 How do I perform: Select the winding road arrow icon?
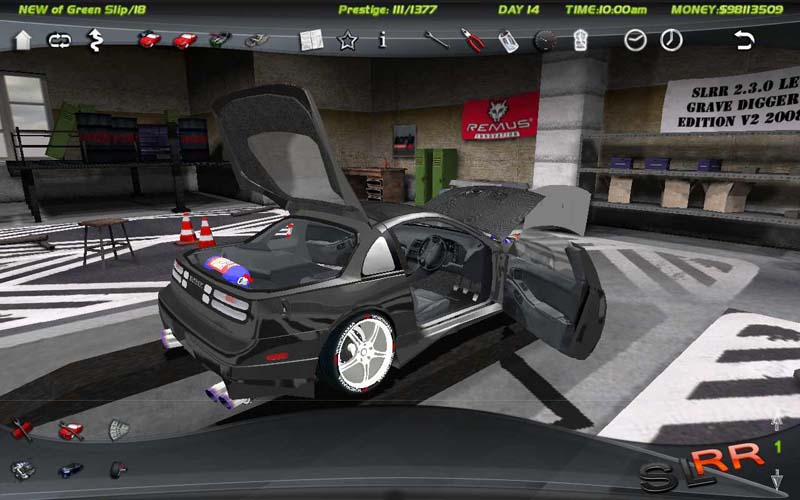click(95, 40)
